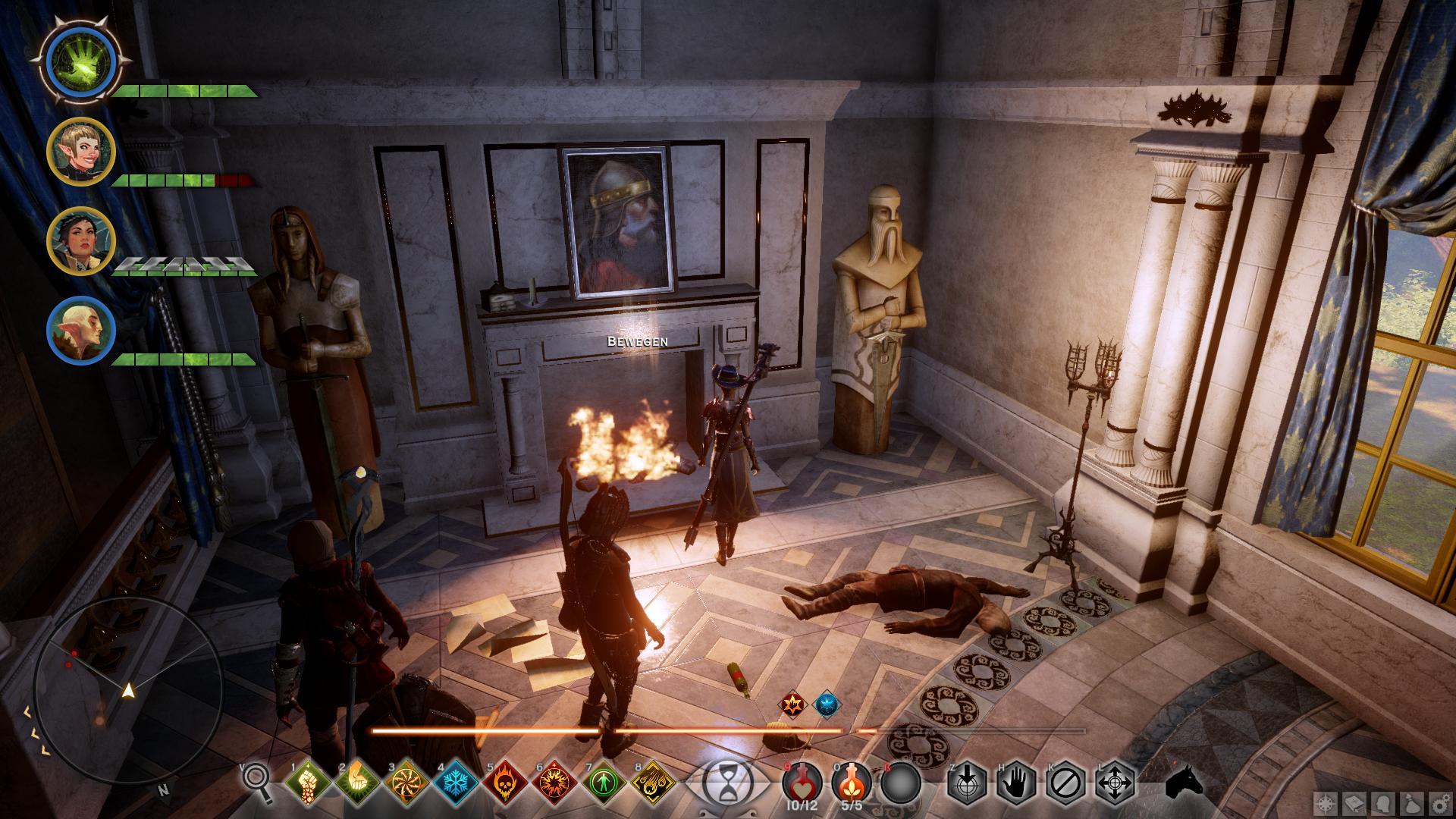Use the orange regeneration potion

pyautogui.click(x=852, y=783)
